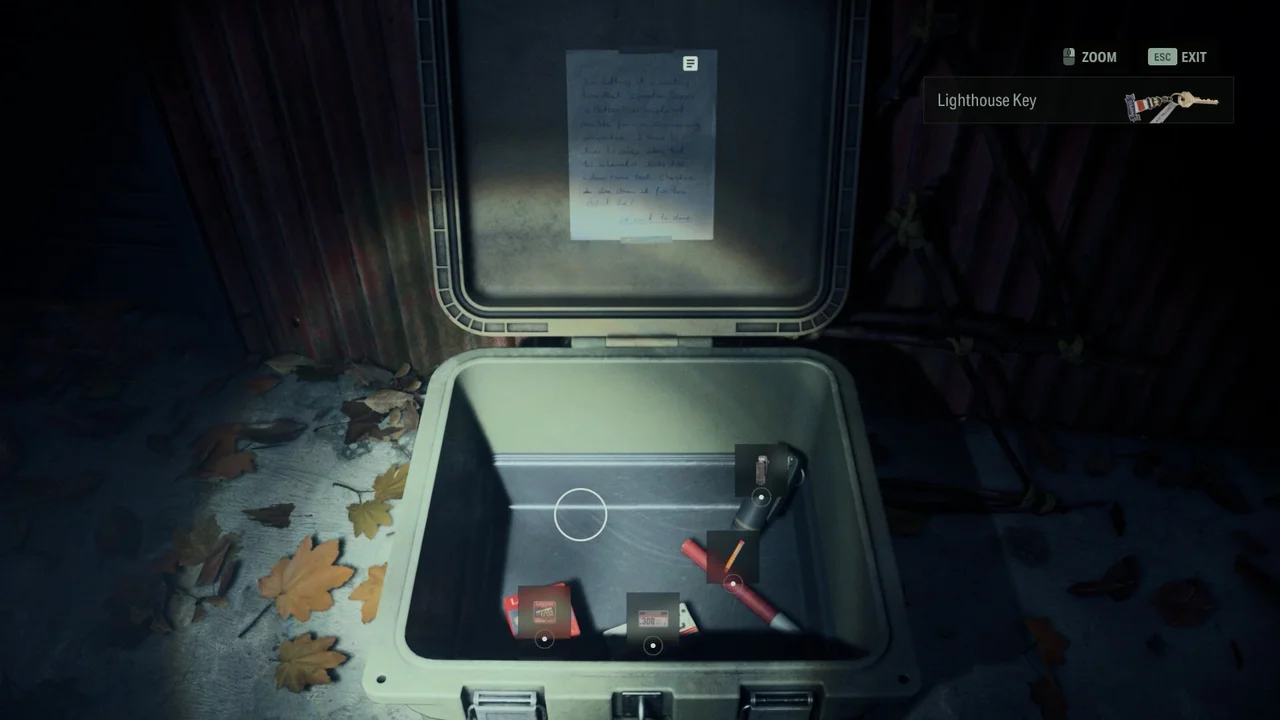The height and width of the screenshot is (720, 1280).
Task: Select the lighthouse charm on the keyring
Action: (x=1139, y=104)
